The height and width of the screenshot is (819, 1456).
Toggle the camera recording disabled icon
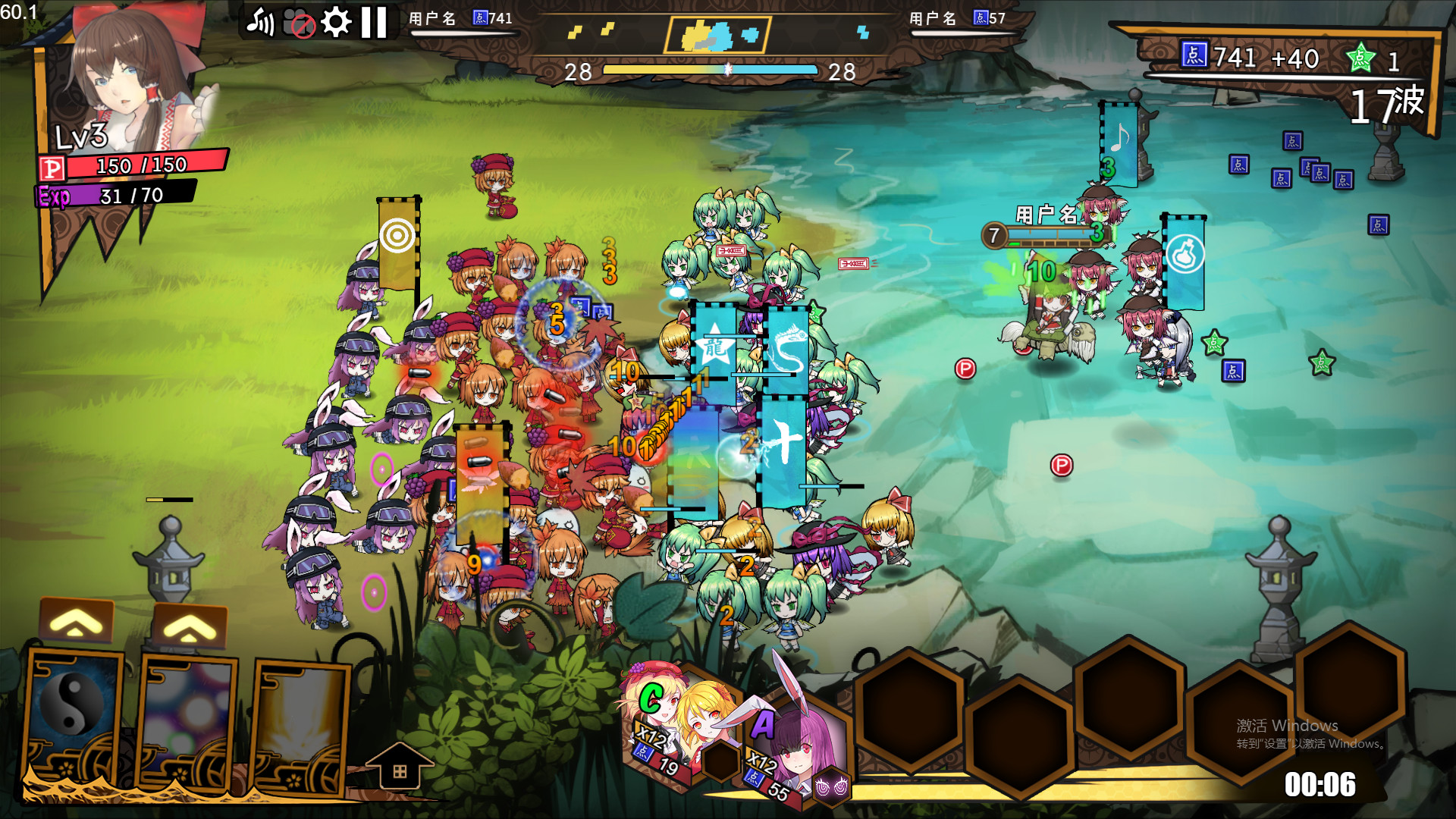tap(297, 23)
